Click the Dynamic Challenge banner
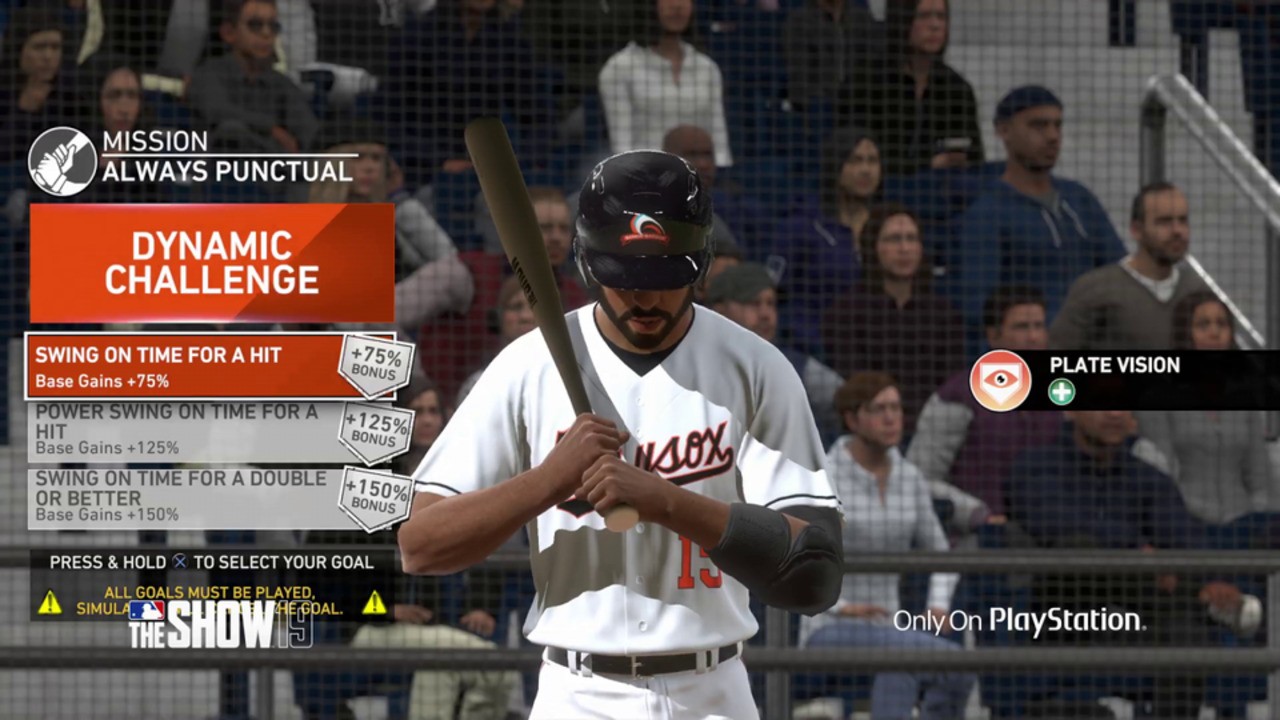The width and height of the screenshot is (1280, 720). pyautogui.click(x=212, y=262)
